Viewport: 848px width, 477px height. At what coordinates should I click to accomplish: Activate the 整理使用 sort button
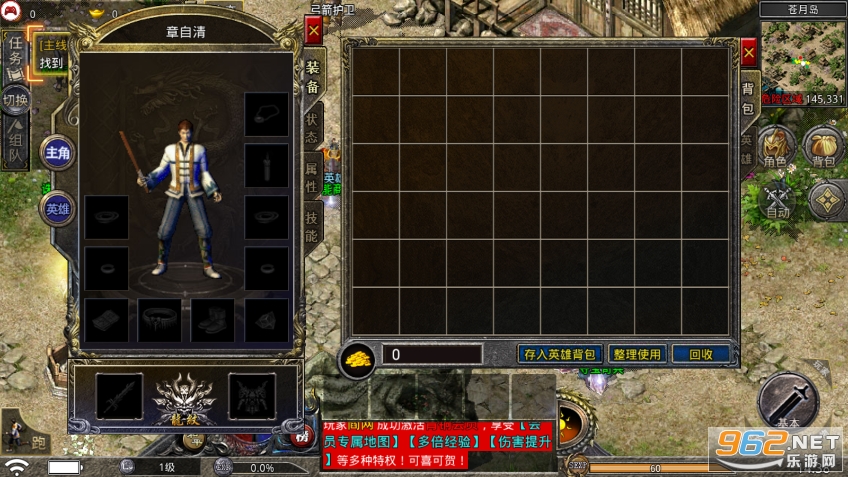(x=637, y=354)
